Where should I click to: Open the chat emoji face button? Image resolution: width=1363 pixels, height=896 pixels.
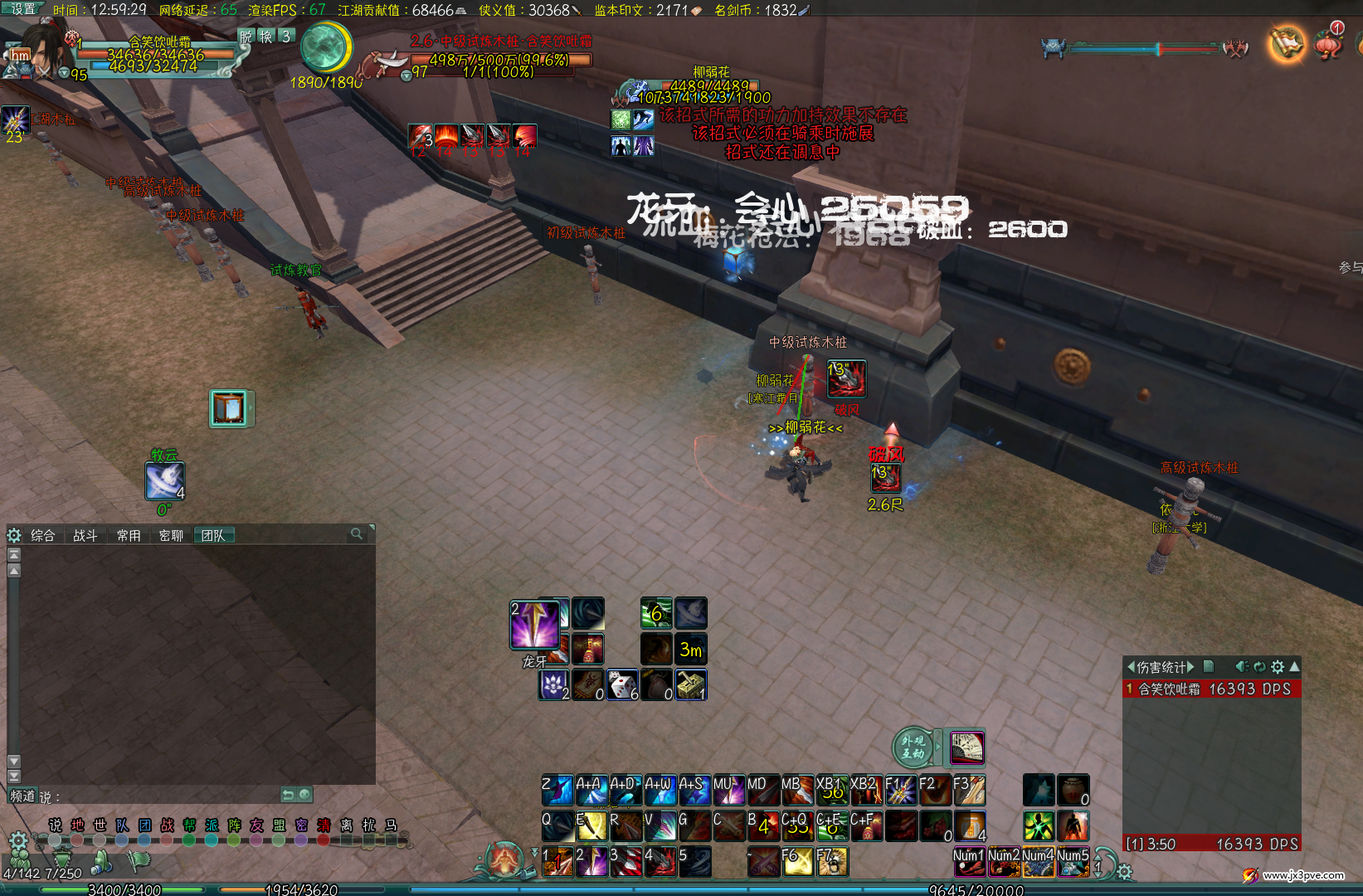click(305, 795)
